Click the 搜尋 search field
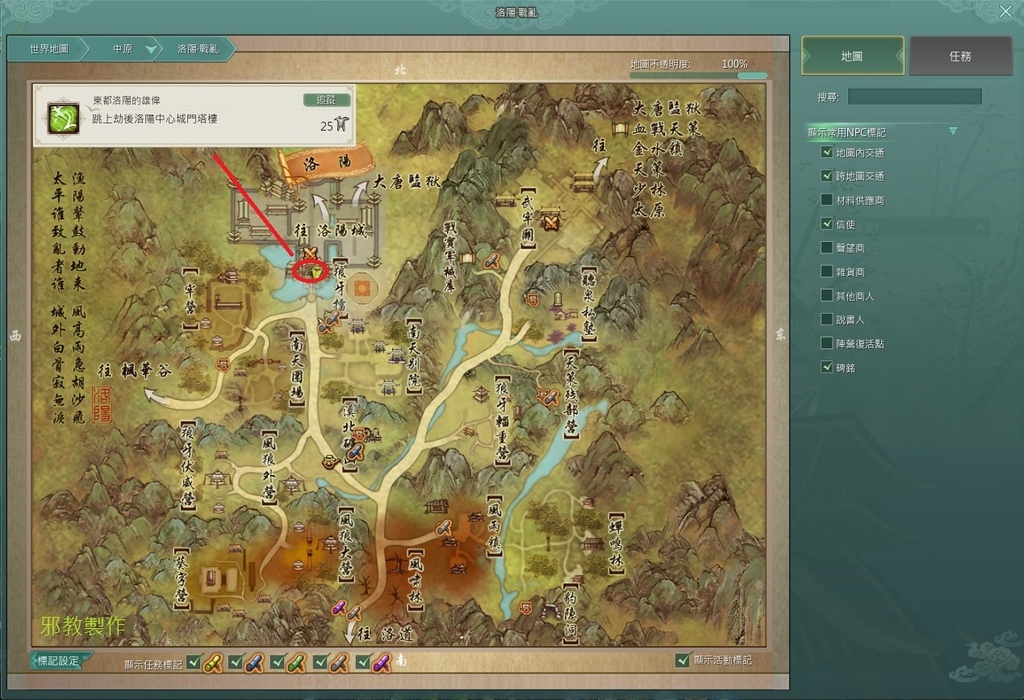Screen dimensions: 1024x700 coord(914,97)
